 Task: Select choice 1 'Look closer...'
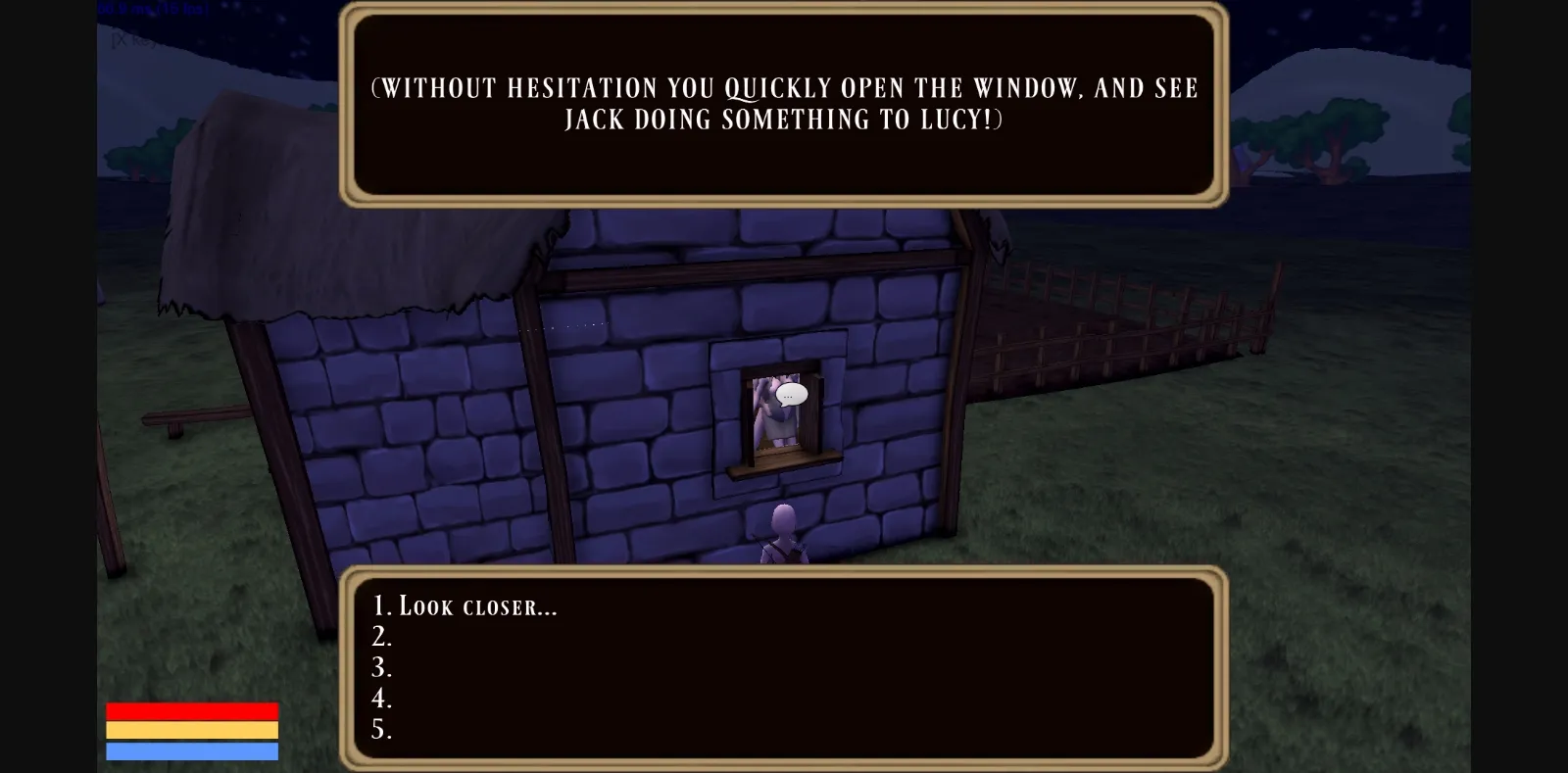[463, 605]
